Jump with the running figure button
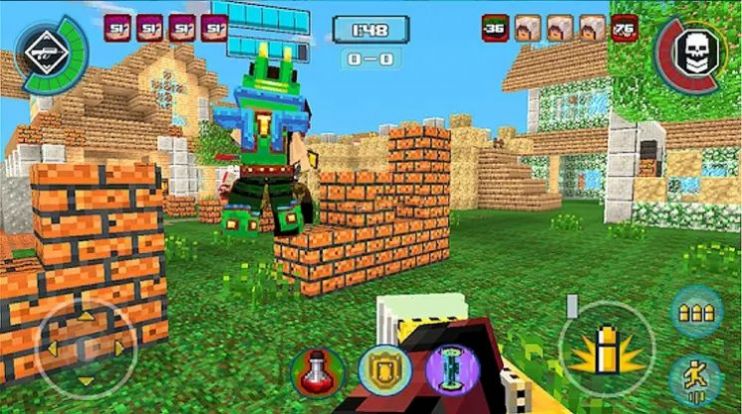 692,379
